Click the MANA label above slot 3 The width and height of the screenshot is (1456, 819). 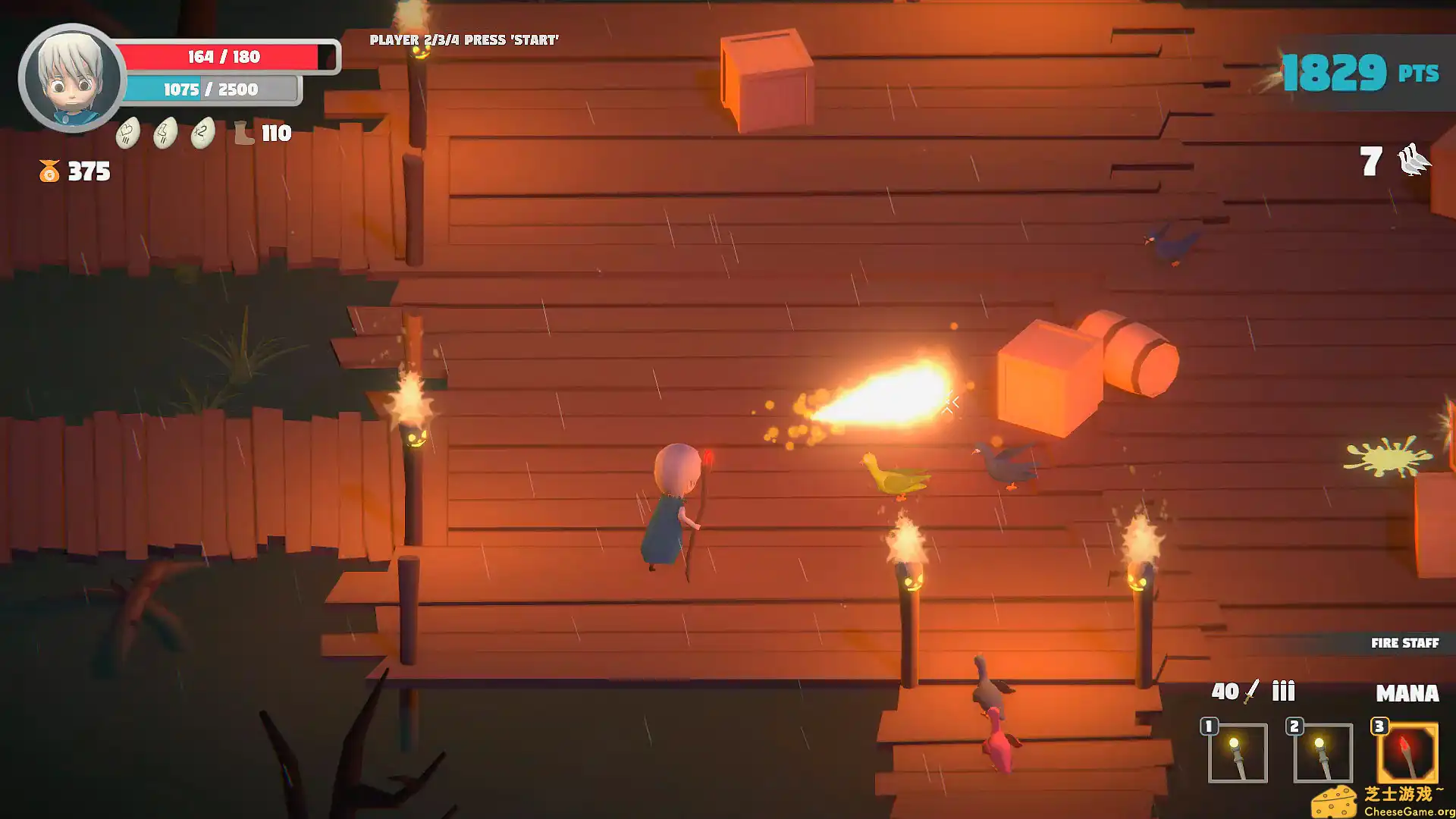[1407, 693]
